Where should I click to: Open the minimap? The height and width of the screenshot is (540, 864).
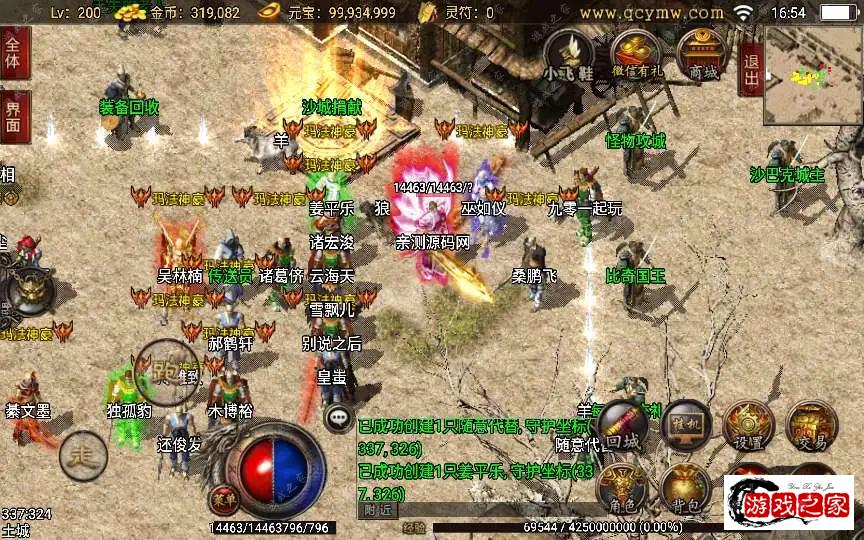[x=811, y=75]
